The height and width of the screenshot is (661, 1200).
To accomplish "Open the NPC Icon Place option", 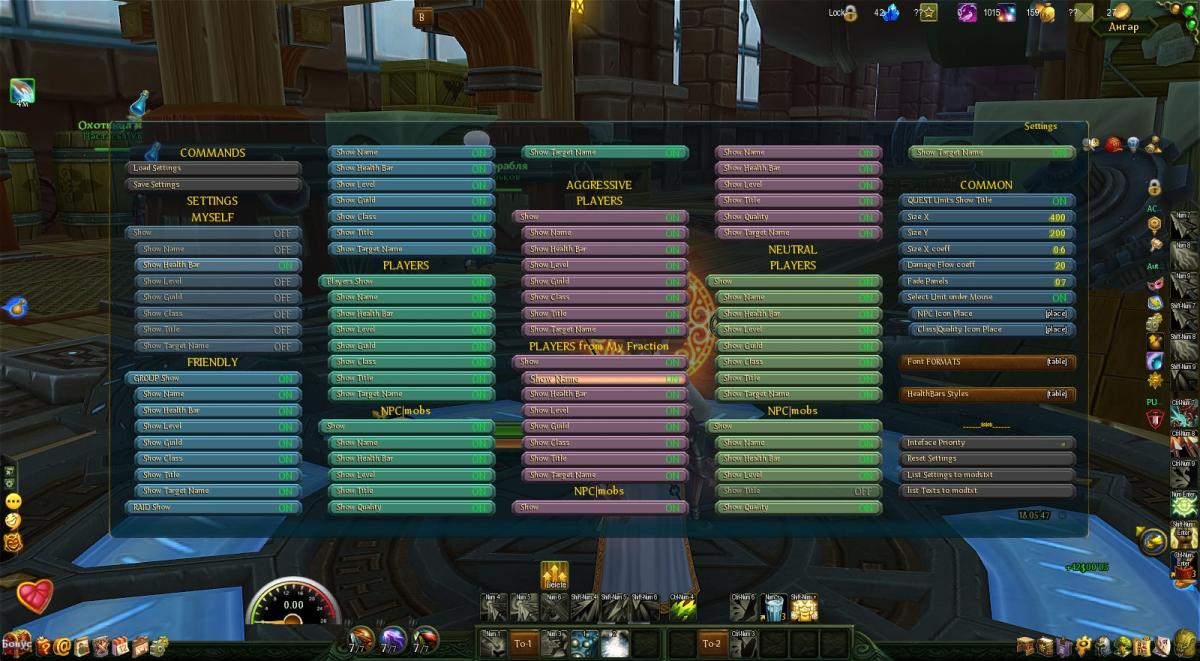I will [x=991, y=314].
